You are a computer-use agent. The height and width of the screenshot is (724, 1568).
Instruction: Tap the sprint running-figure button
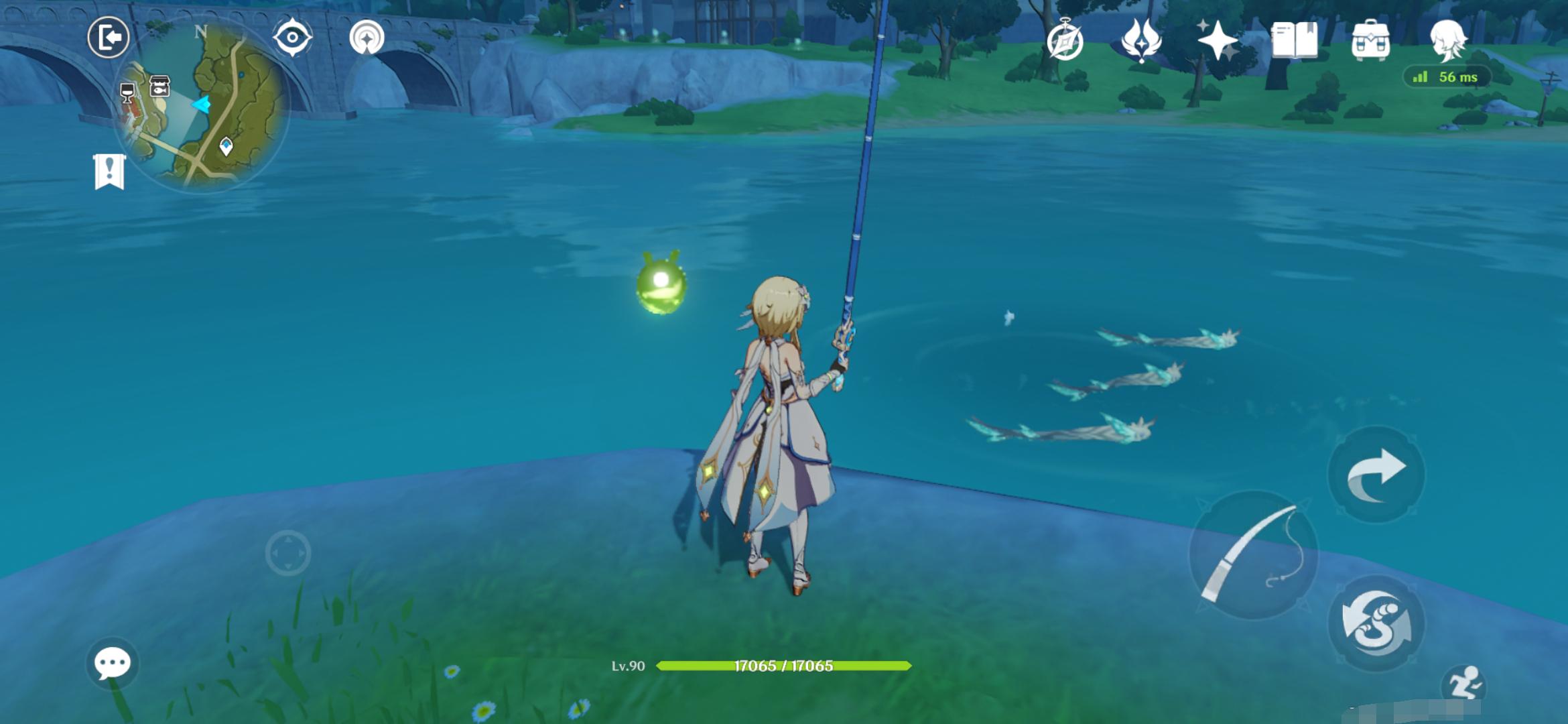1465,685
